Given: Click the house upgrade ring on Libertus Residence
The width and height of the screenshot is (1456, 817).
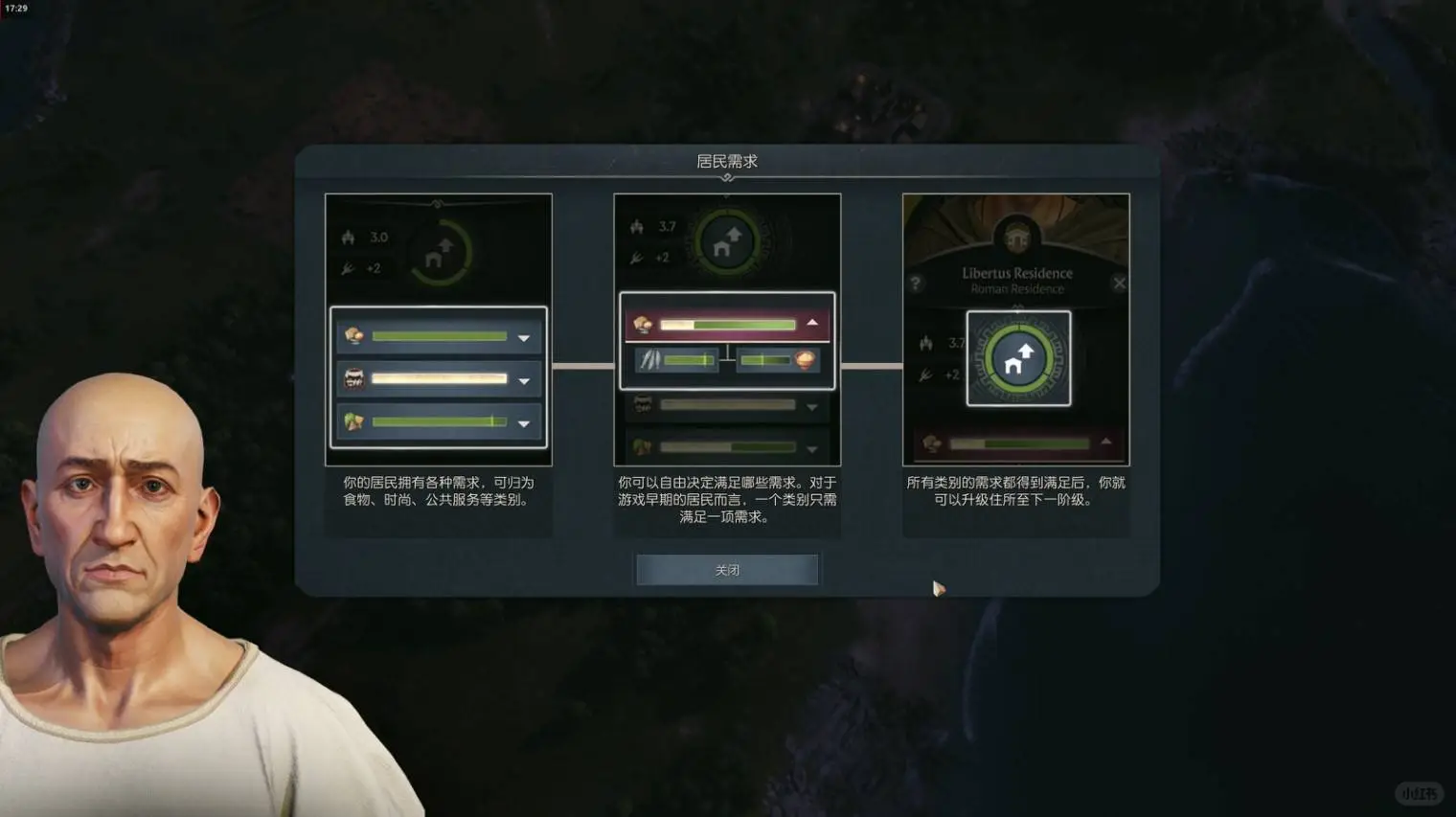Looking at the screenshot, I should (x=1018, y=359).
